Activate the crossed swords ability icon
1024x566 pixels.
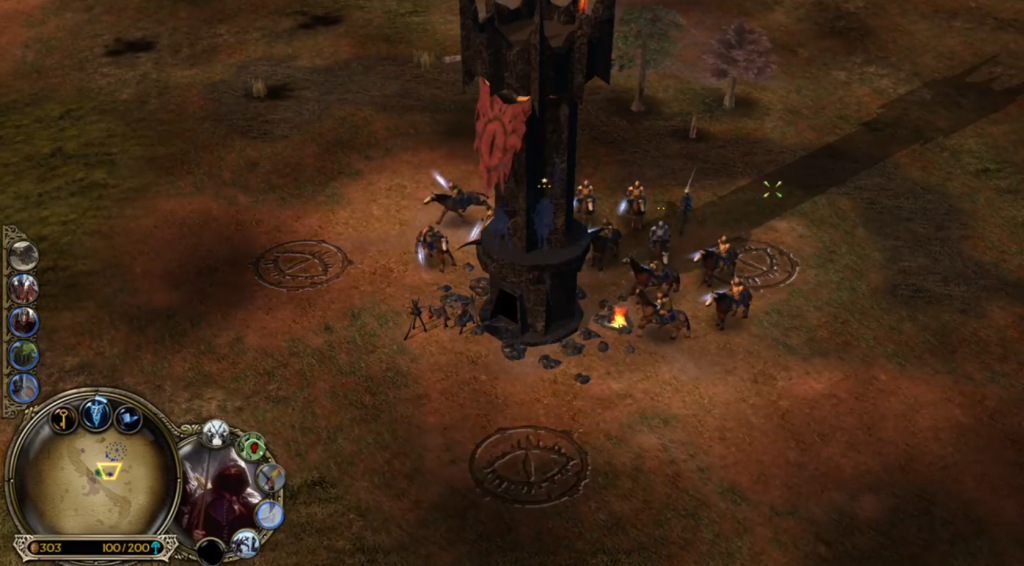(x=216, y=433)
